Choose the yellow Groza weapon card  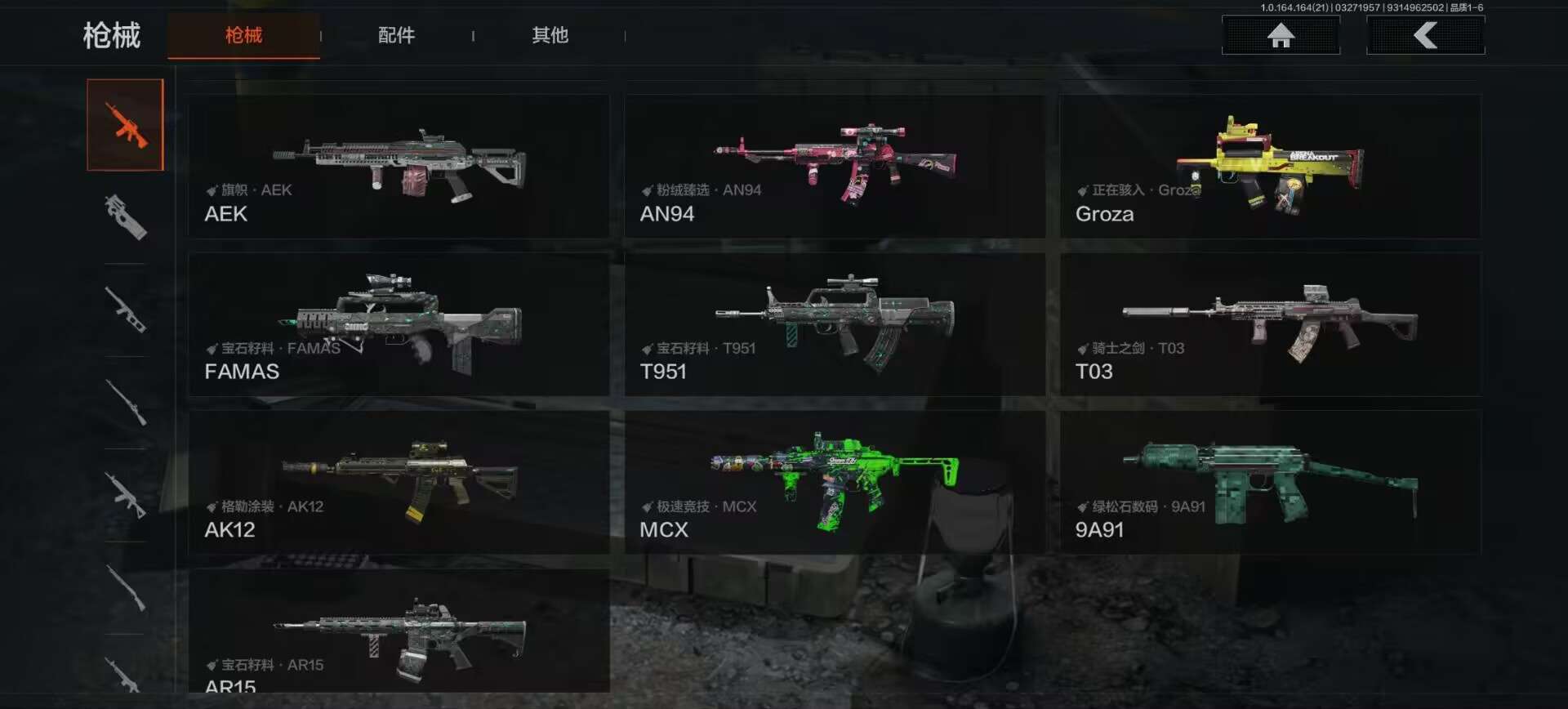pos(1270,167)
